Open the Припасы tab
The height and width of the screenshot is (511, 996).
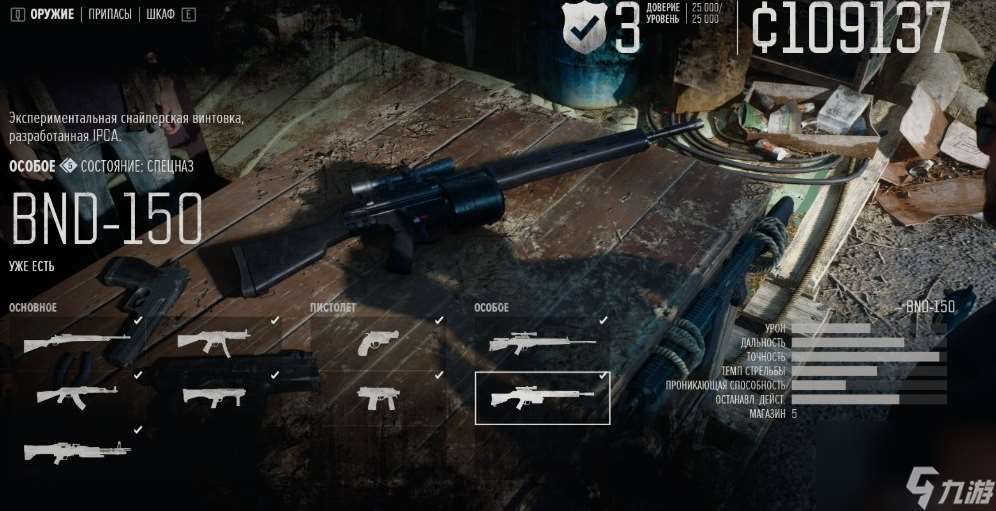click(110, 15)
